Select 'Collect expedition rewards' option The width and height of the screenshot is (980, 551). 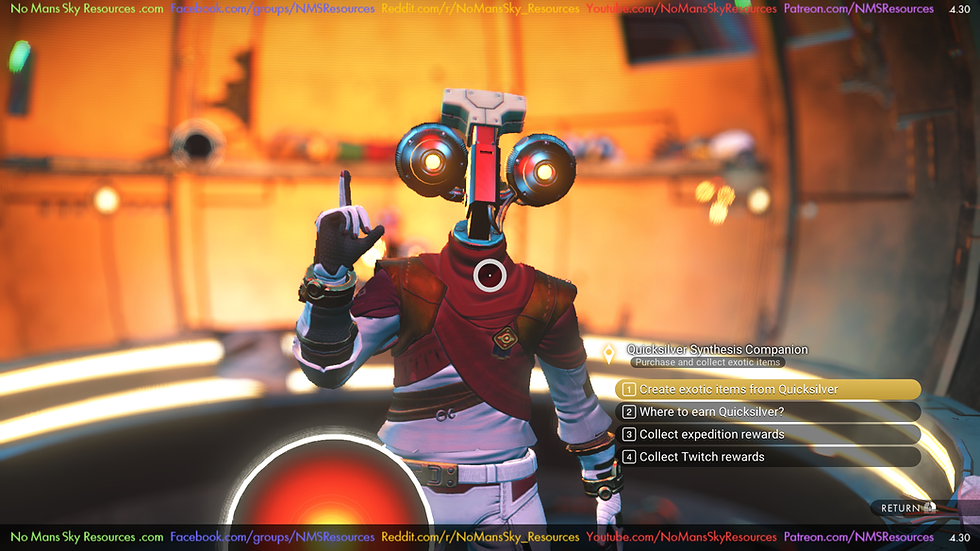pos(768,434)
